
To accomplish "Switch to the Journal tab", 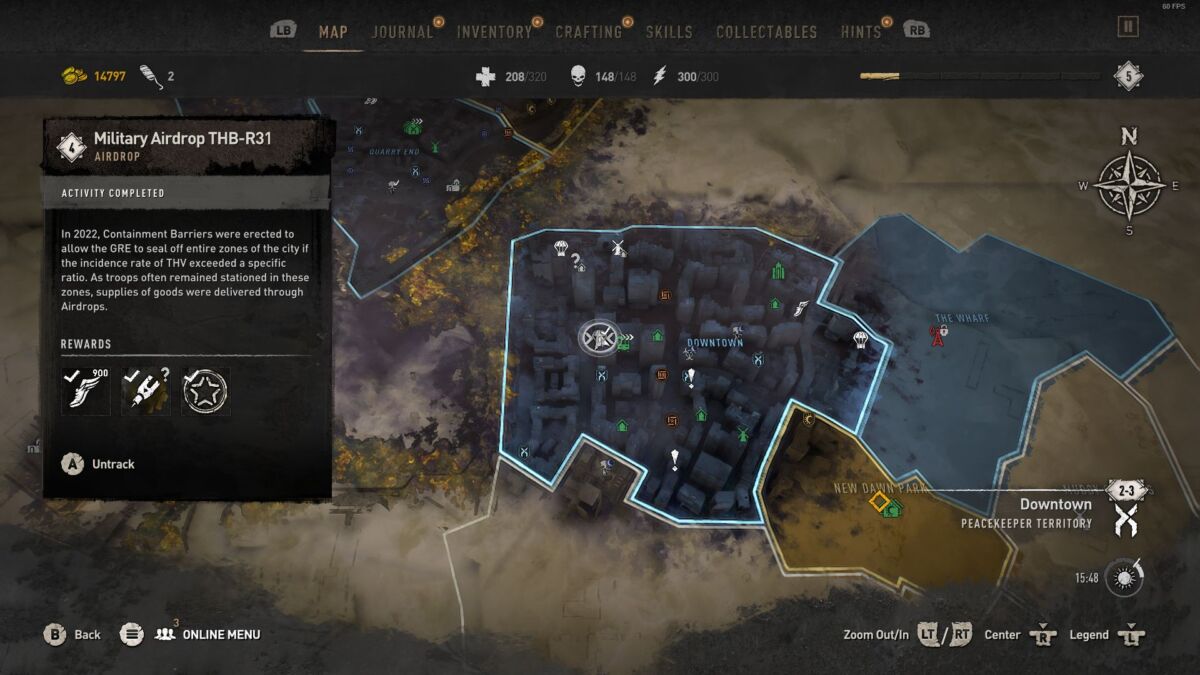I will 402,32.
